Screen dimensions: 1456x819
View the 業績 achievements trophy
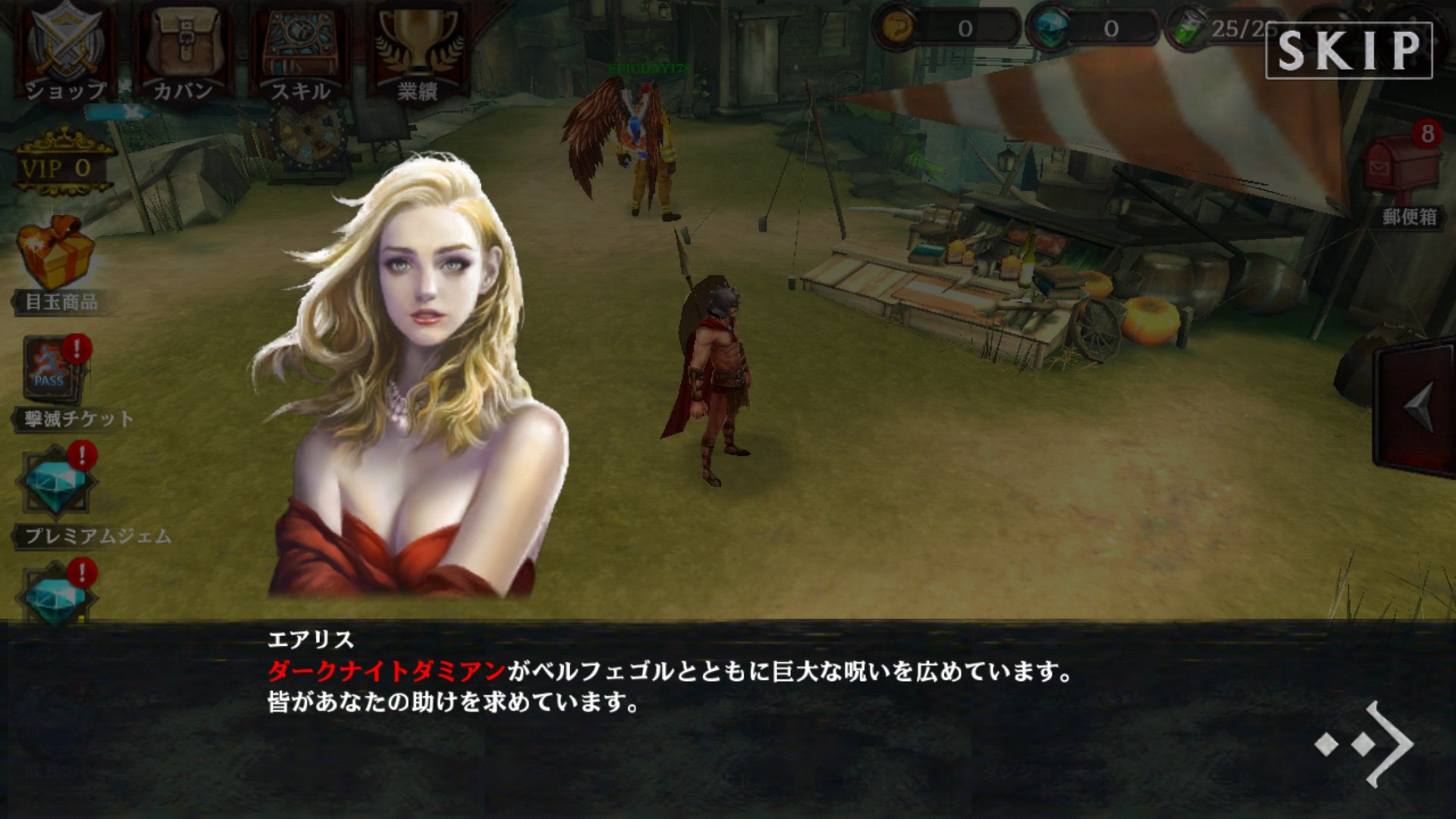click(418, 52)
